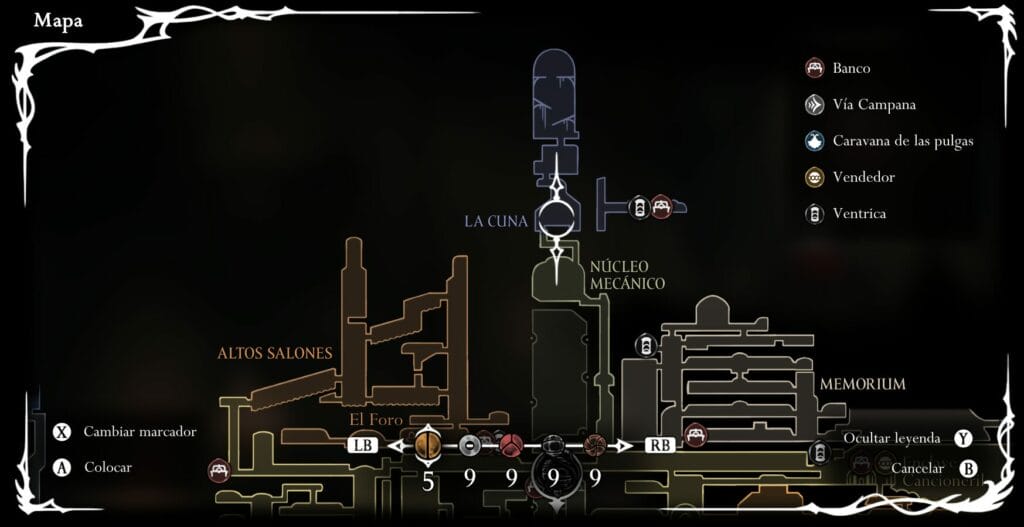
Task: Choose the silver ring map marker
Action: point(470,444)
